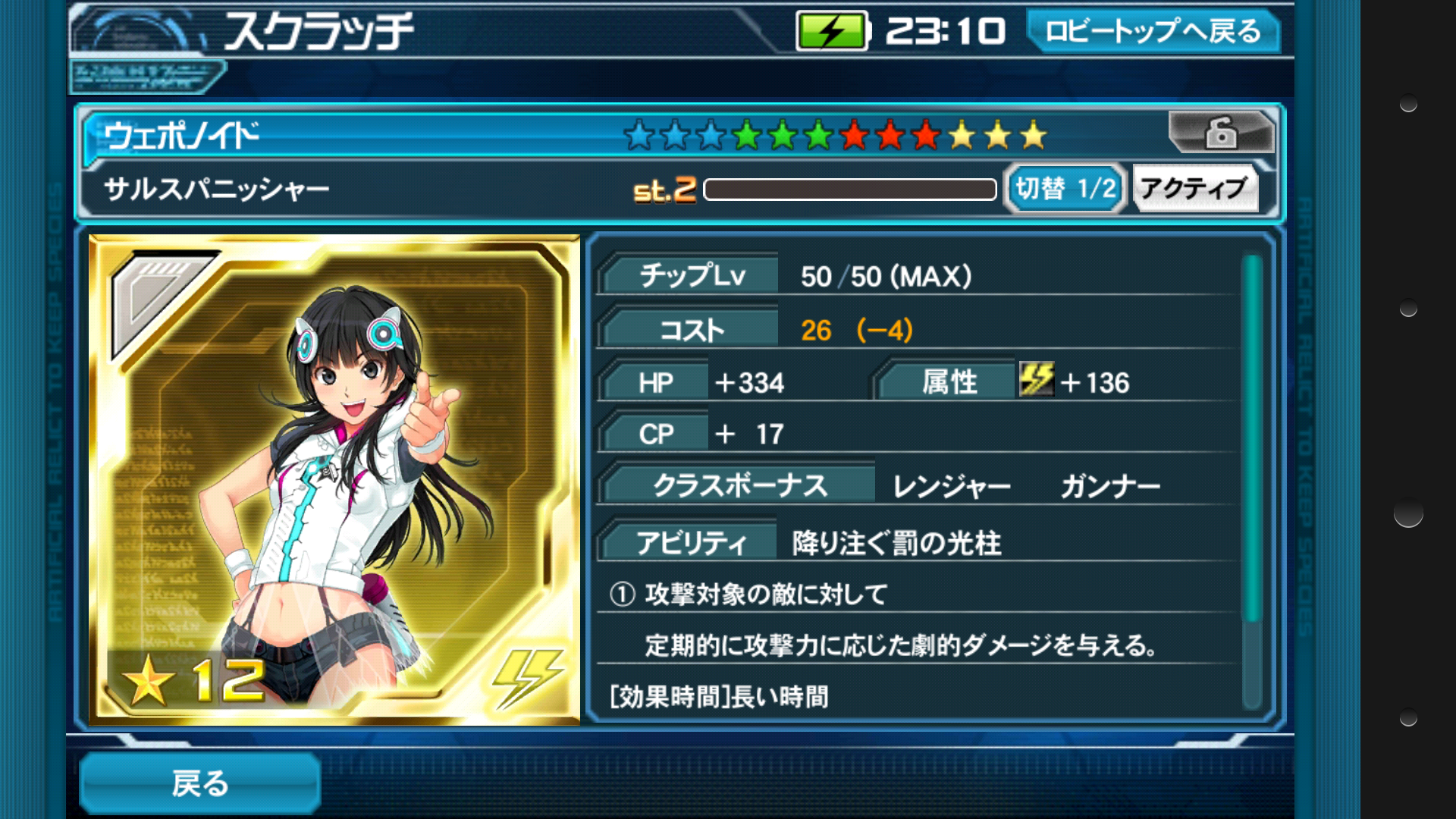Click the padlock lock icon
Viewport: 1456px width, 819px height.
(x=1220, y=133)
